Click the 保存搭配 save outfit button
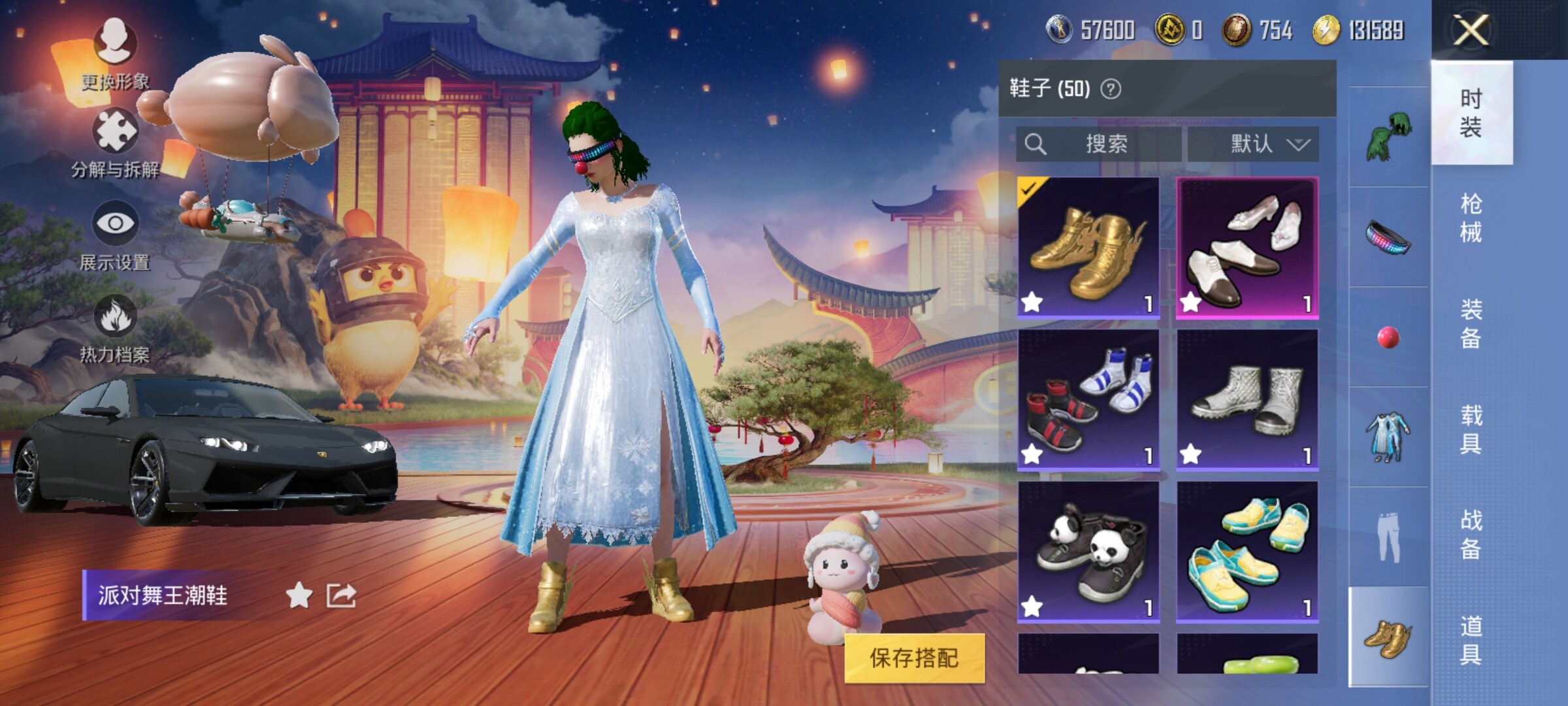 pos(914,658)
